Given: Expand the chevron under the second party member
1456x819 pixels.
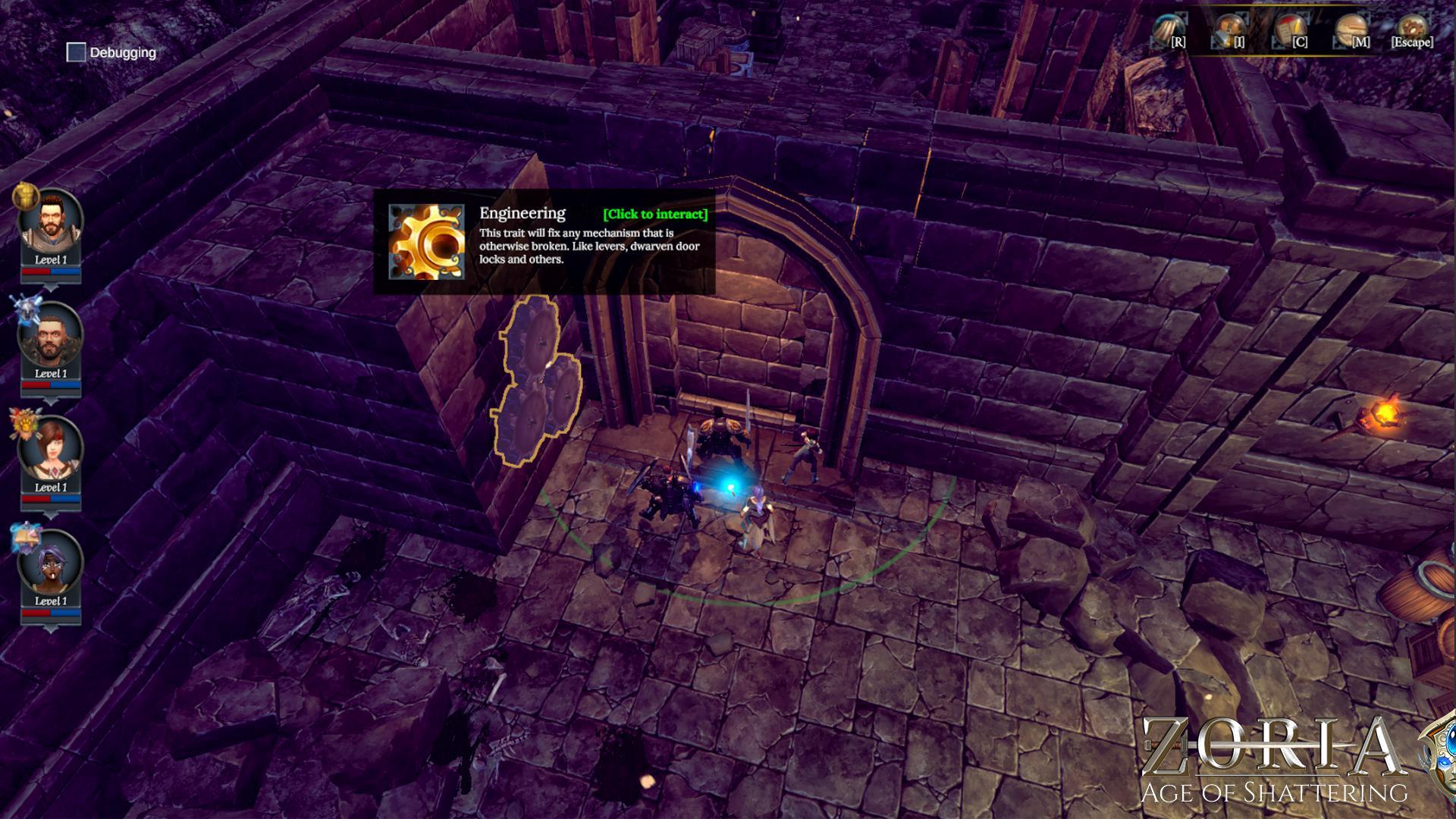Looking at the screenshot, I should tap(52, 400).
